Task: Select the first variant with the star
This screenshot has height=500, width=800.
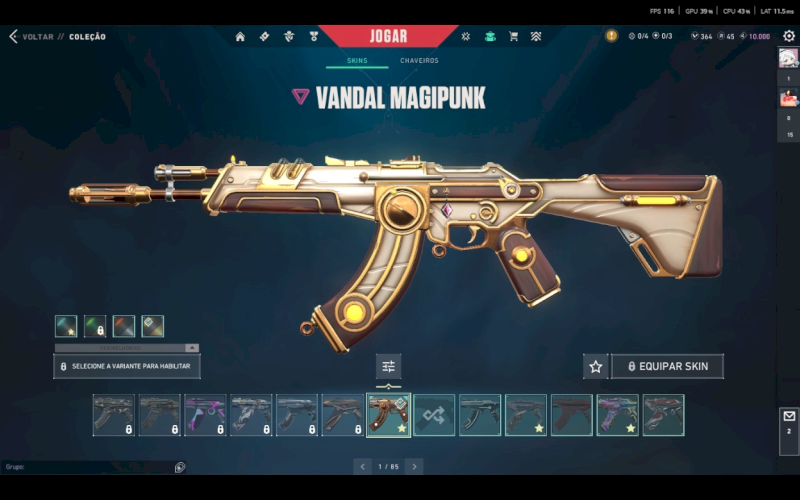Action: 66,326
